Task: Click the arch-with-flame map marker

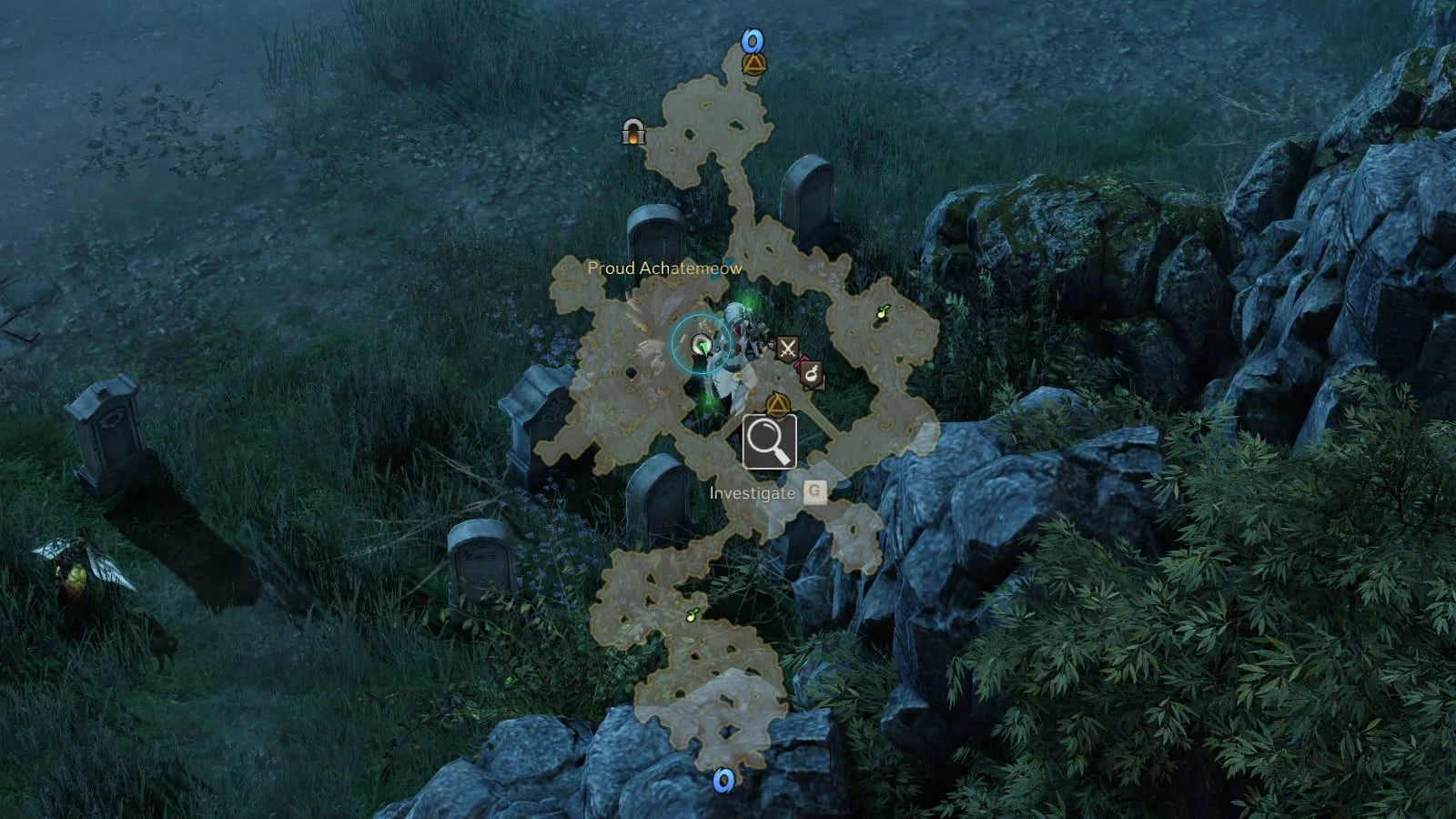Action: click(633, 133)
